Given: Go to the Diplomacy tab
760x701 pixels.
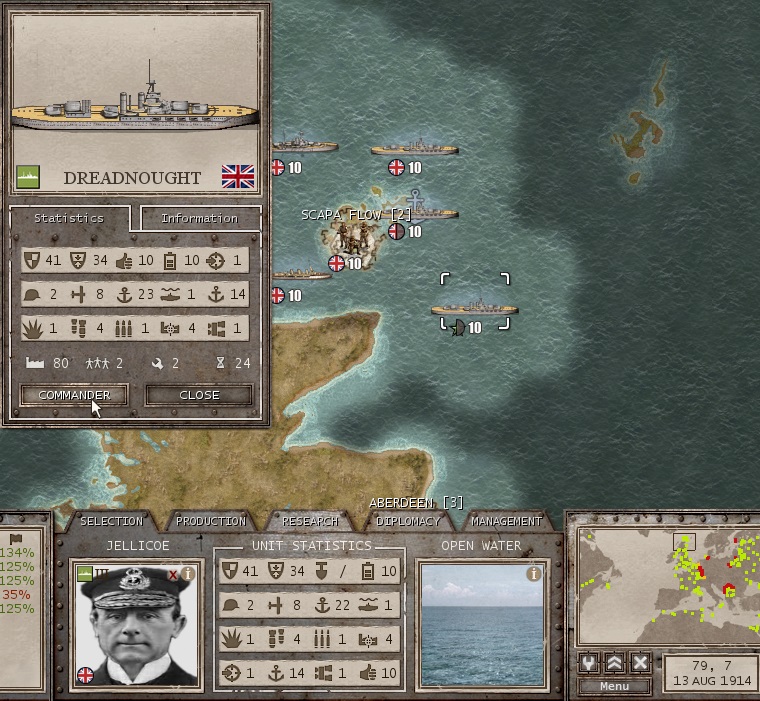Looking at the screenshot, I should click(x=407, y=521).
